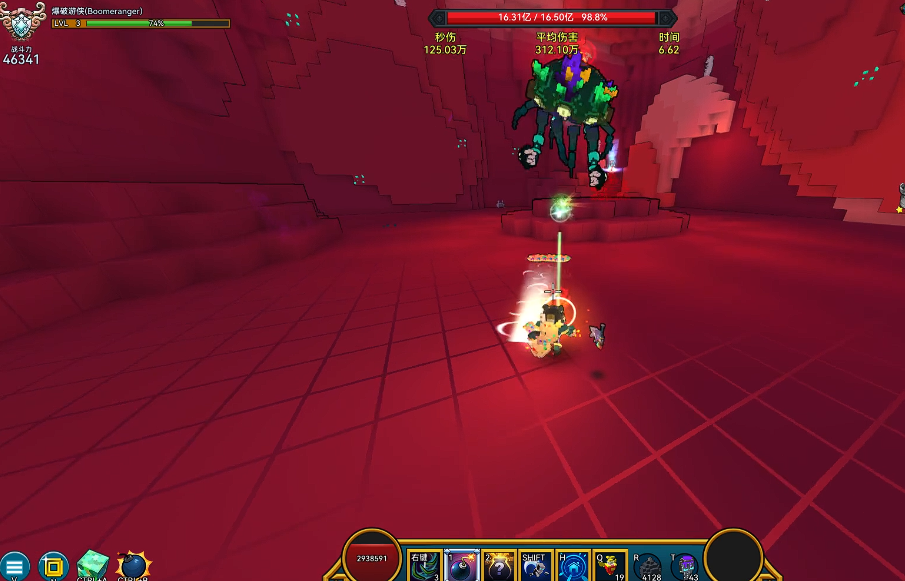Use the SHIFT dodge ability icon
The height and width of the screenshot is (581, 905).
click(535, 567)
